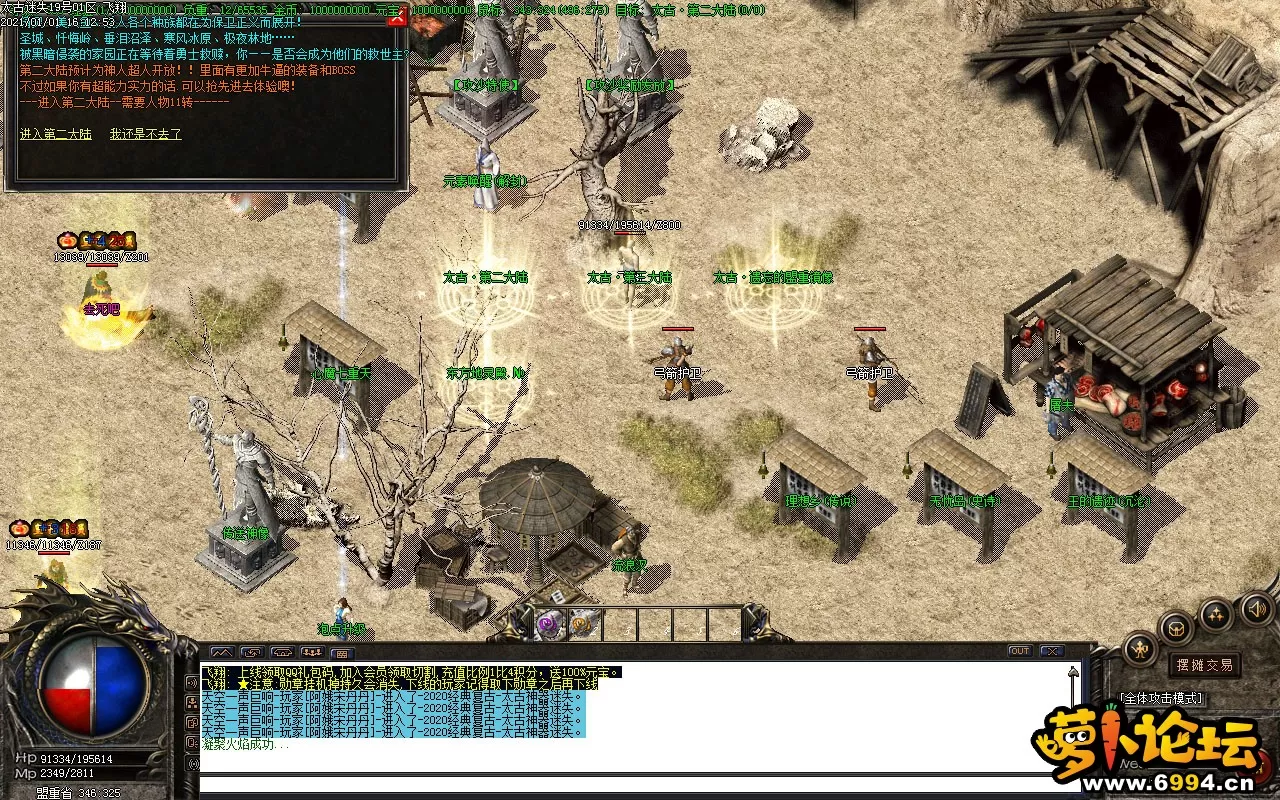The width and height of the screenshot is (1280, 800).
Task: Toggle the 全体攻击模式 attack mode label
Action: [x=1162, y=698]
